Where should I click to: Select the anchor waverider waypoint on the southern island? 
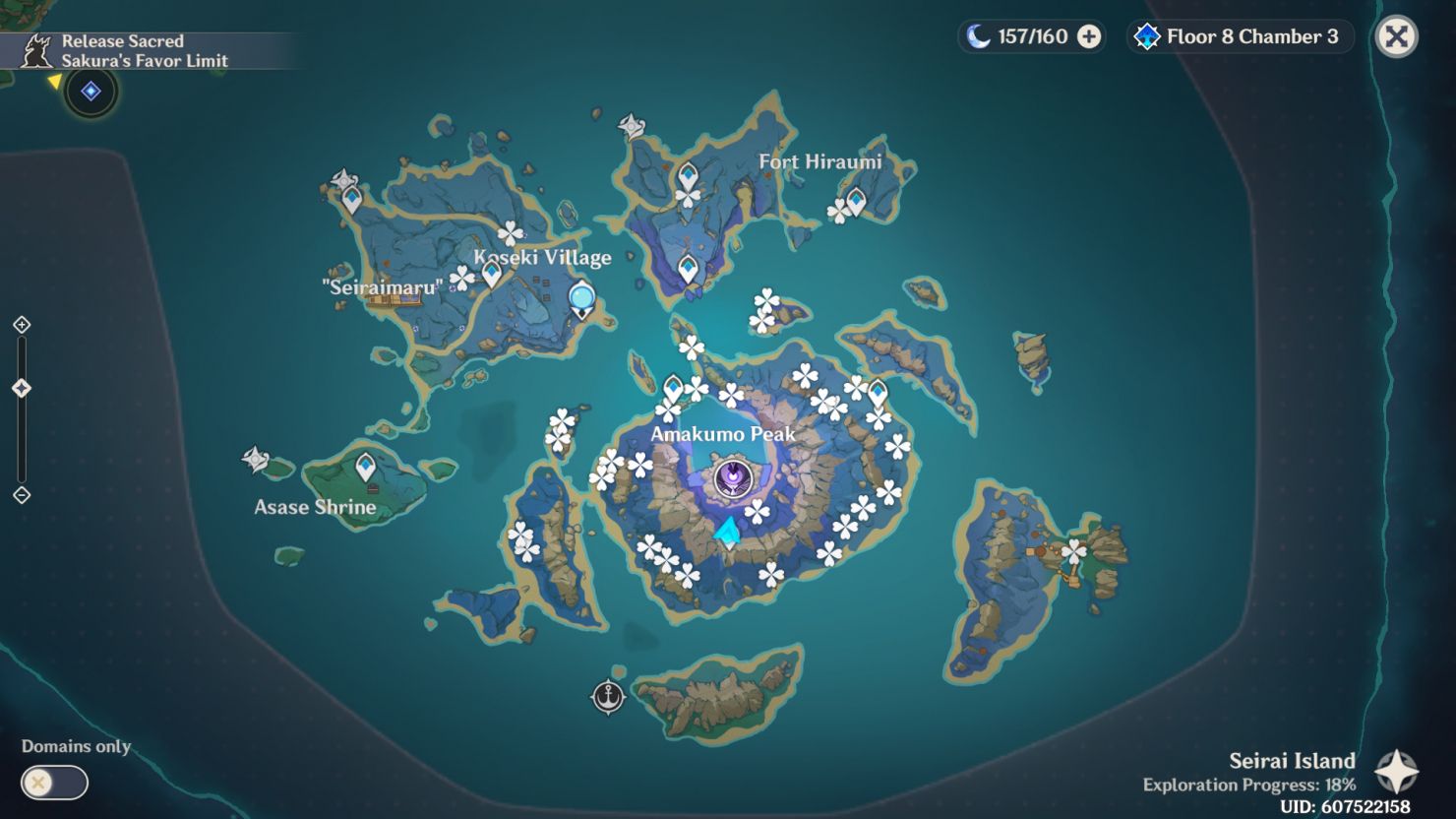609,694
